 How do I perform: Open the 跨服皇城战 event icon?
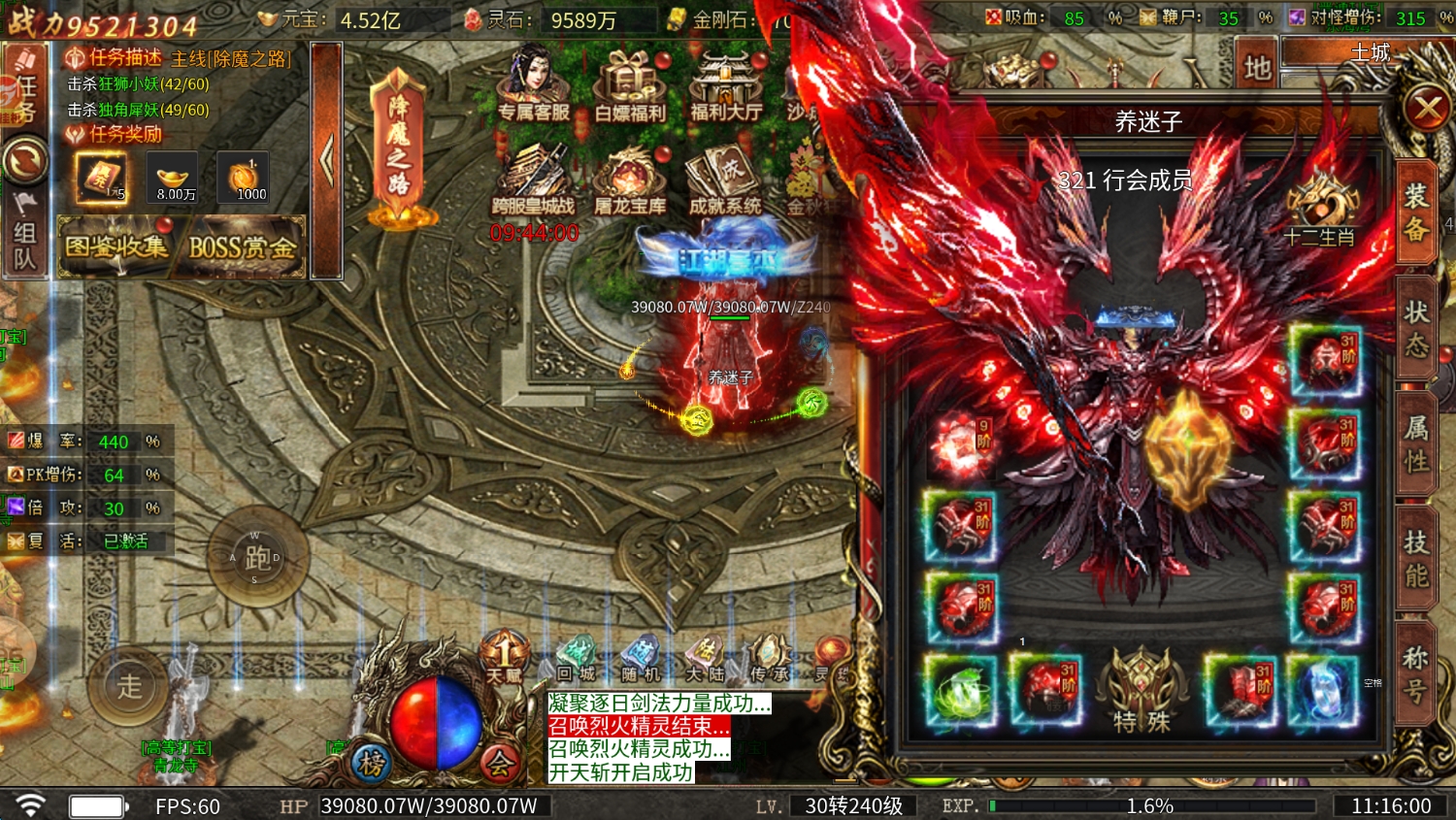pyautogui.click(x=533, y=181)
